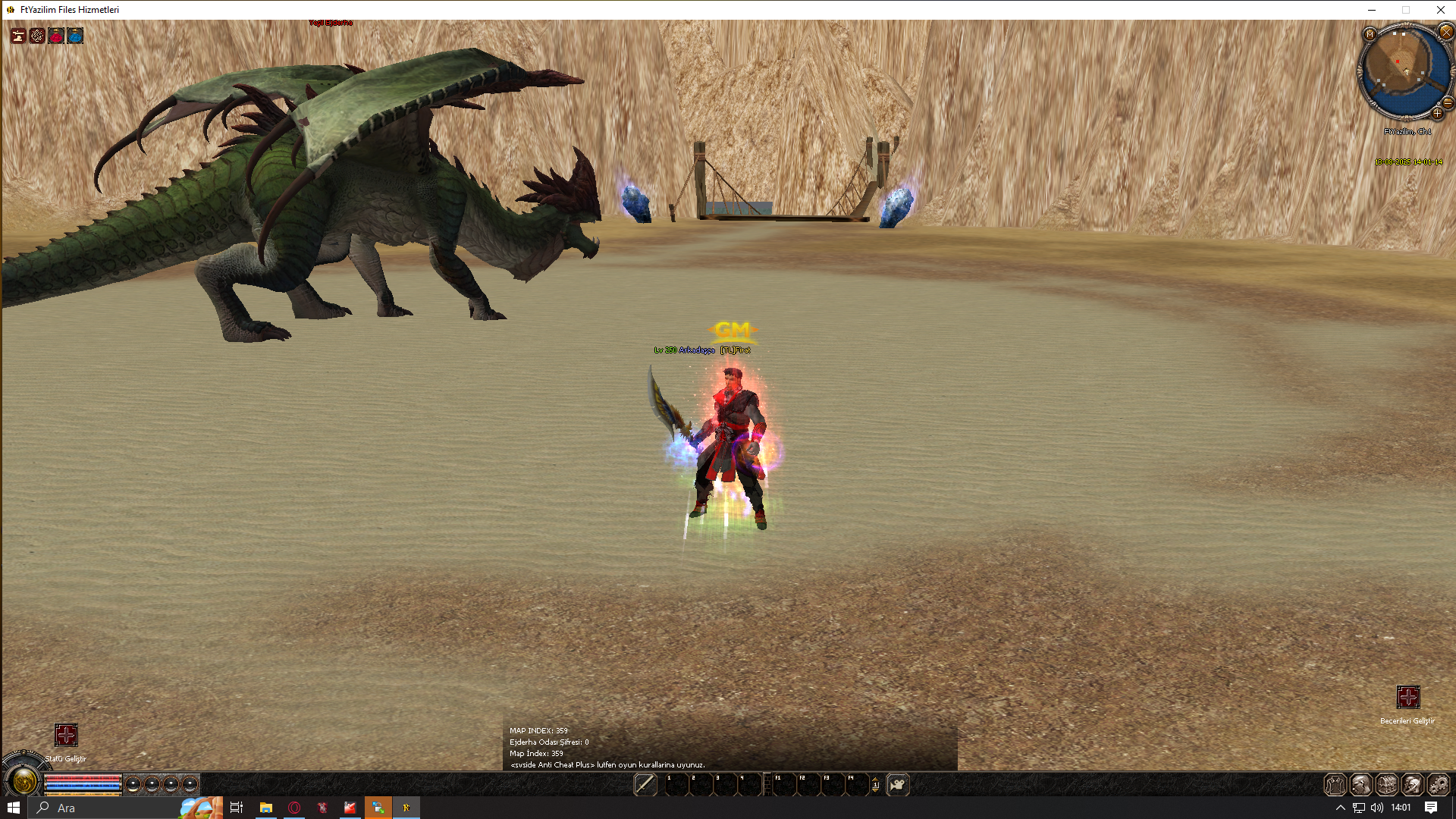Click the helmeted warrior menu icon
Screen dimensions: 1456x819
tap(1412, 784)
